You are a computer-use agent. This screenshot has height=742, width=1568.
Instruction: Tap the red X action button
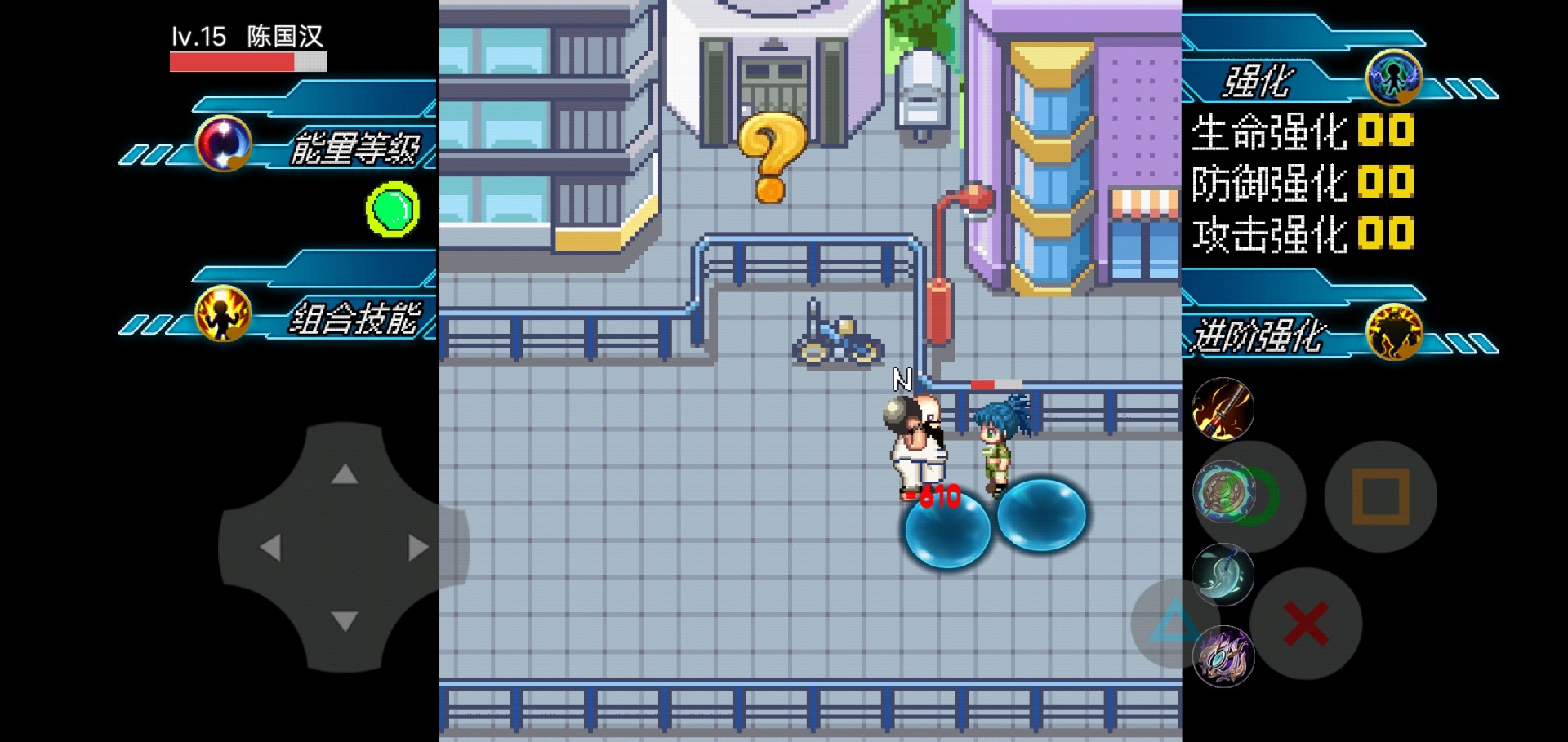pyautogui.click(x=1306, y=624)
